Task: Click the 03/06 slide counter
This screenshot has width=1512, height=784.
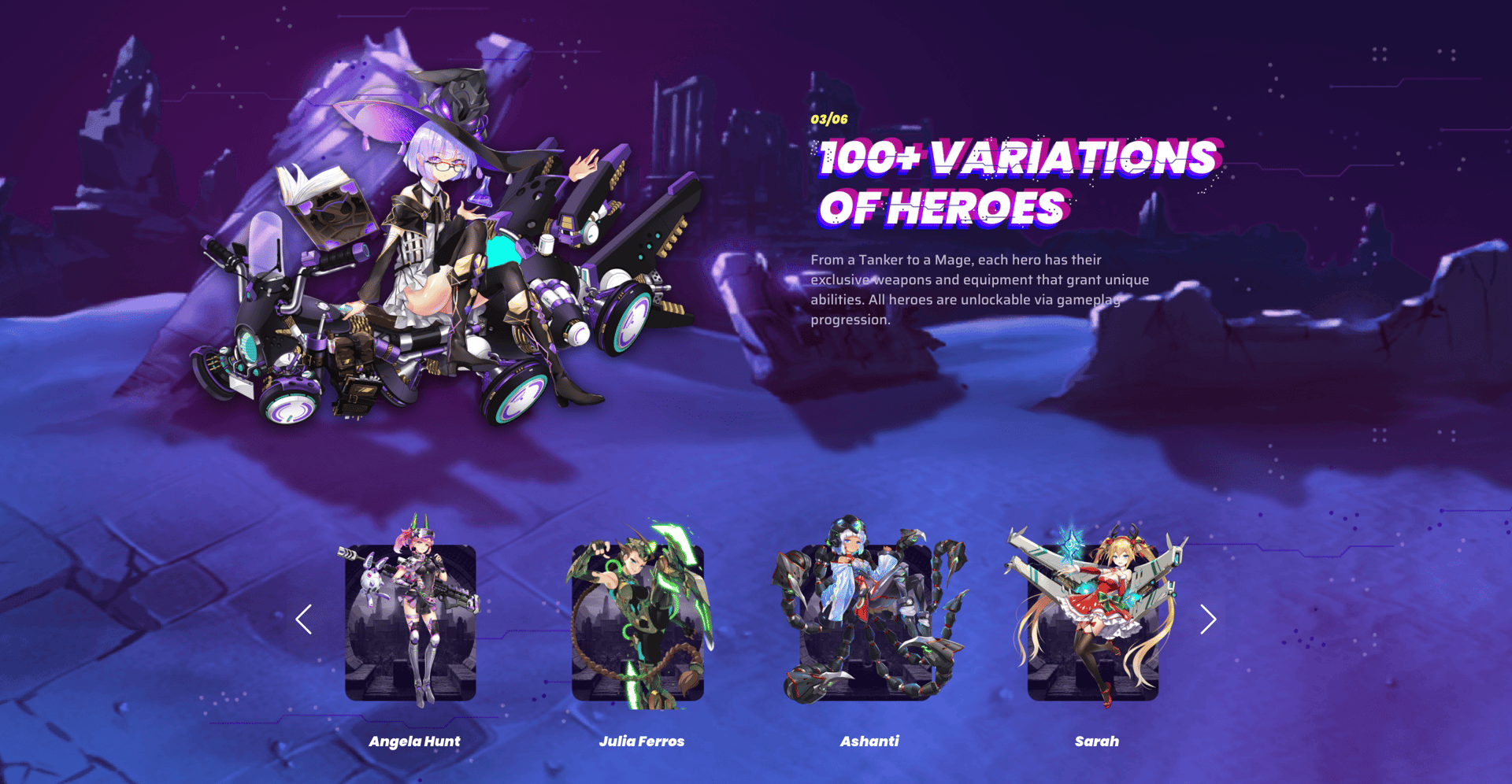Action: point(828,119)
